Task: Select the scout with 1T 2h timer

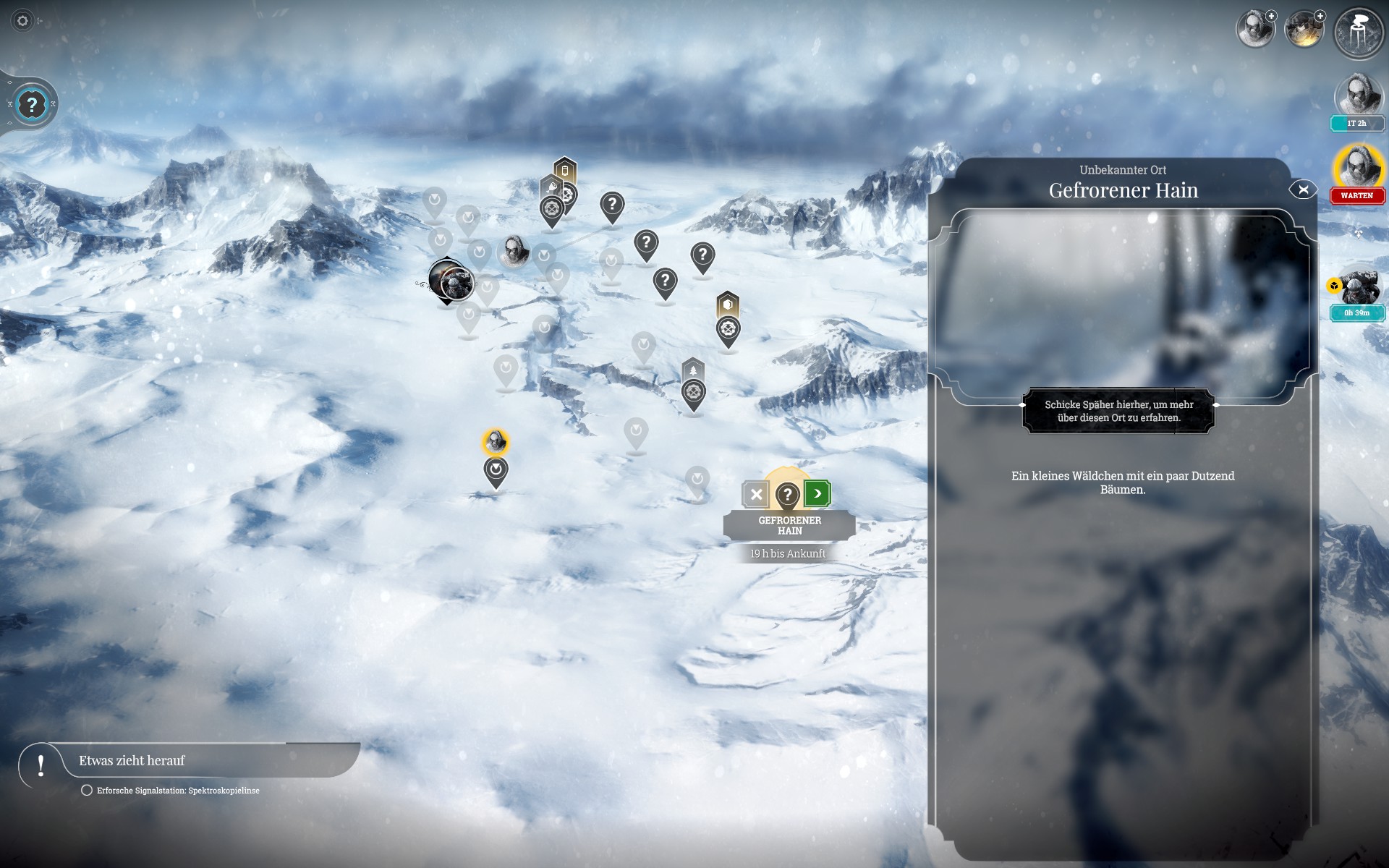Action: tap(1357, 95)
